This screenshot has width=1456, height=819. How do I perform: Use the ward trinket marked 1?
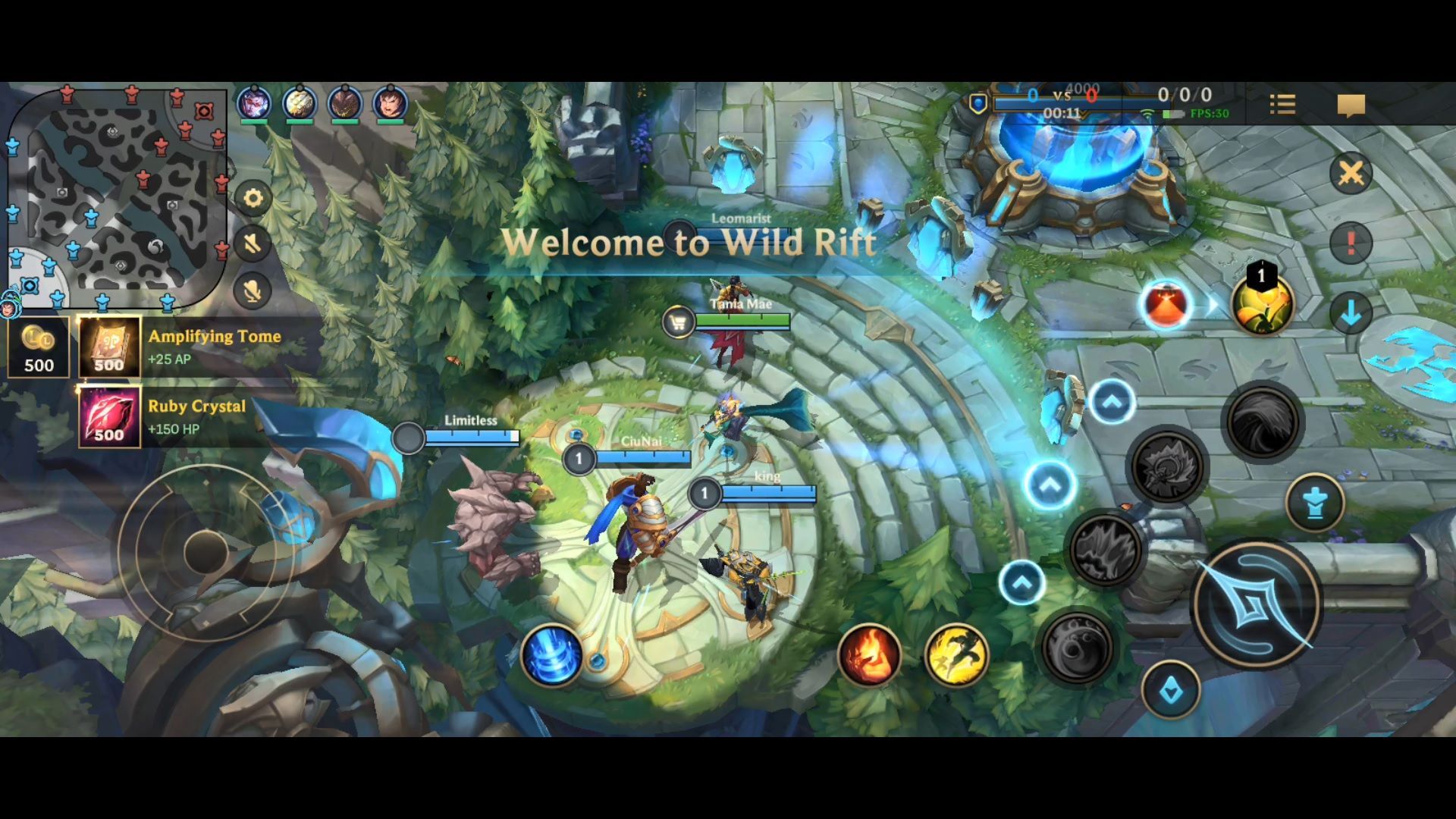(1263, 307)
